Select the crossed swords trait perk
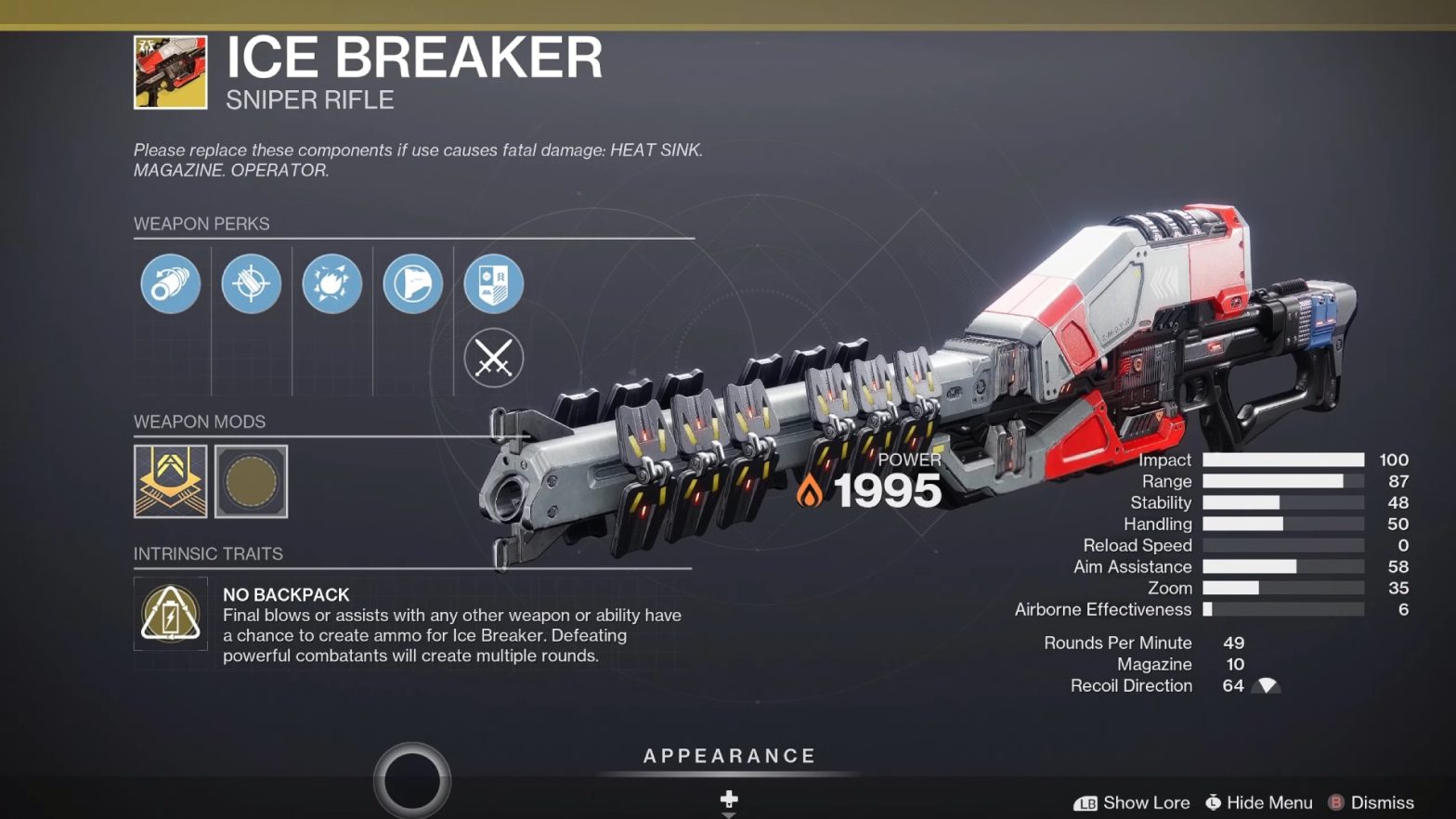Screen dimensions: 1456x819 pos(493,357)
